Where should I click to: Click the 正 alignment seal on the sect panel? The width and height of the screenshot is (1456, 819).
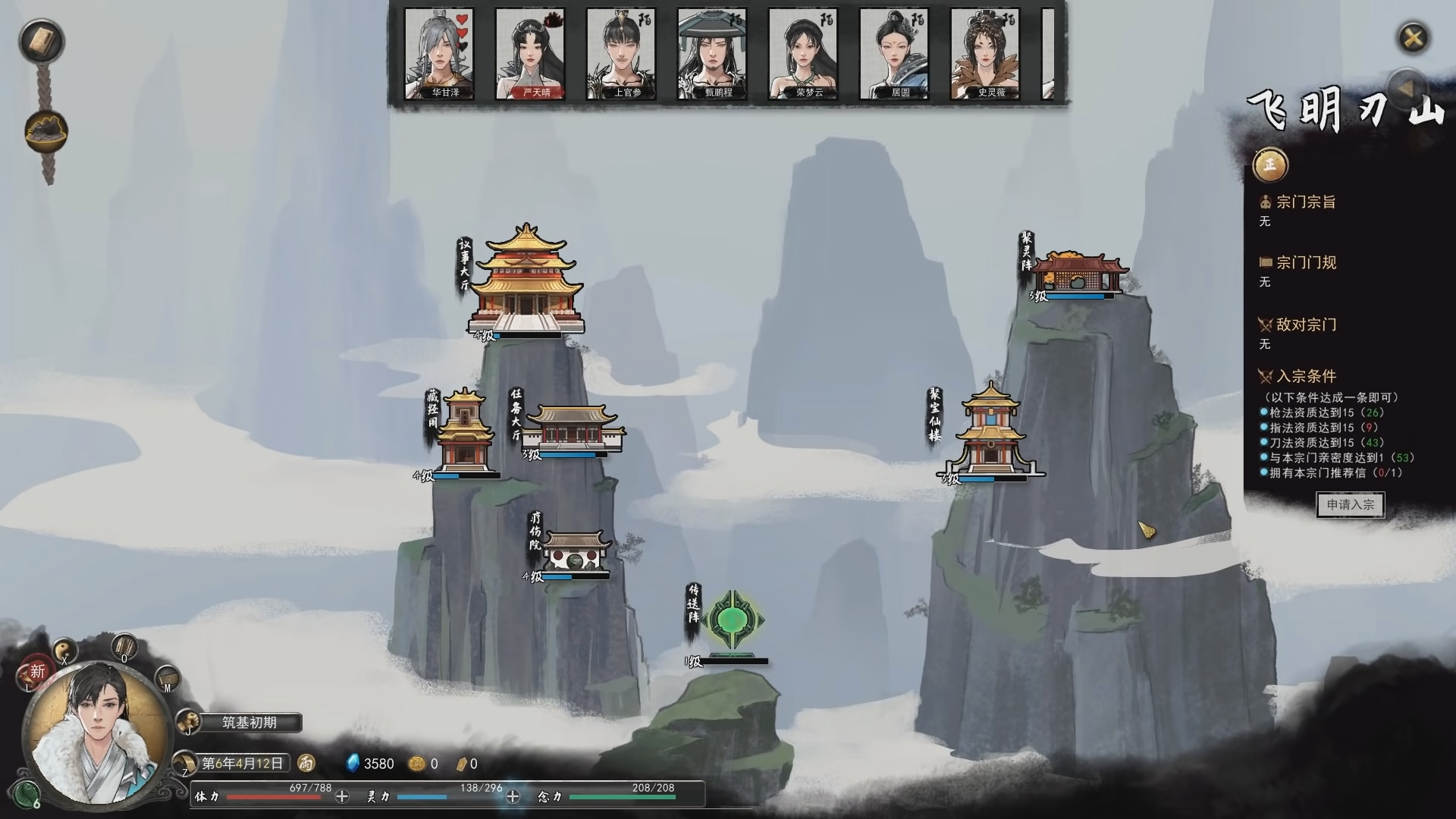(x=1269, y=164)
